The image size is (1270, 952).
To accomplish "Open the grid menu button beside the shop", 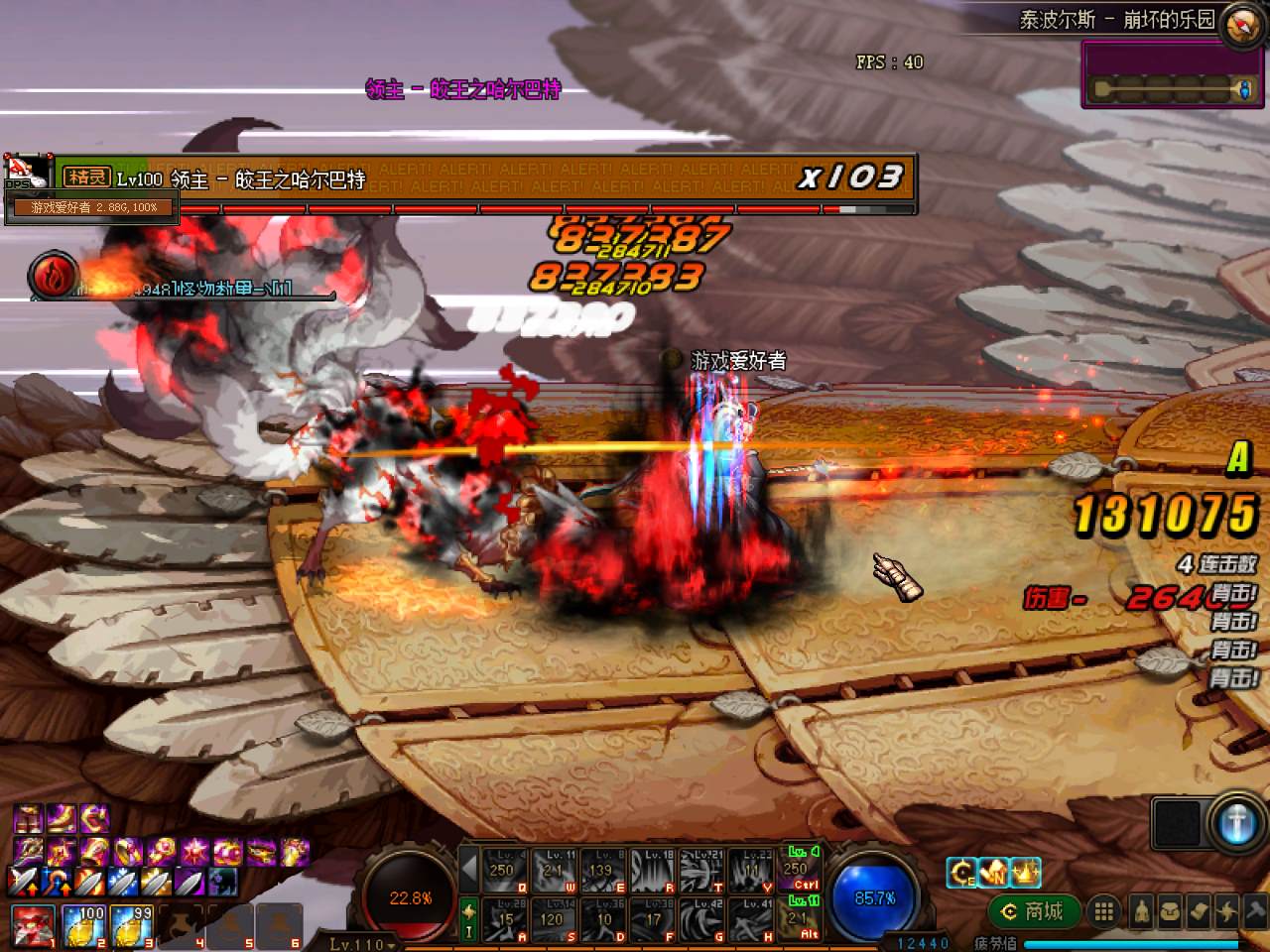I will 1102,910.
